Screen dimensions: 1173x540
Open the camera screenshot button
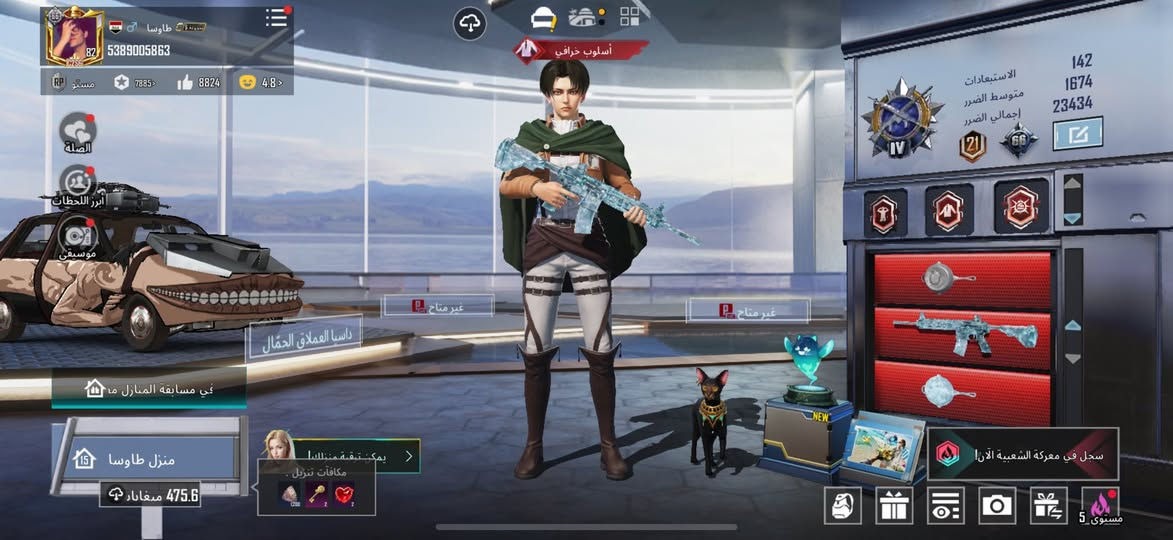click(996, 505)
